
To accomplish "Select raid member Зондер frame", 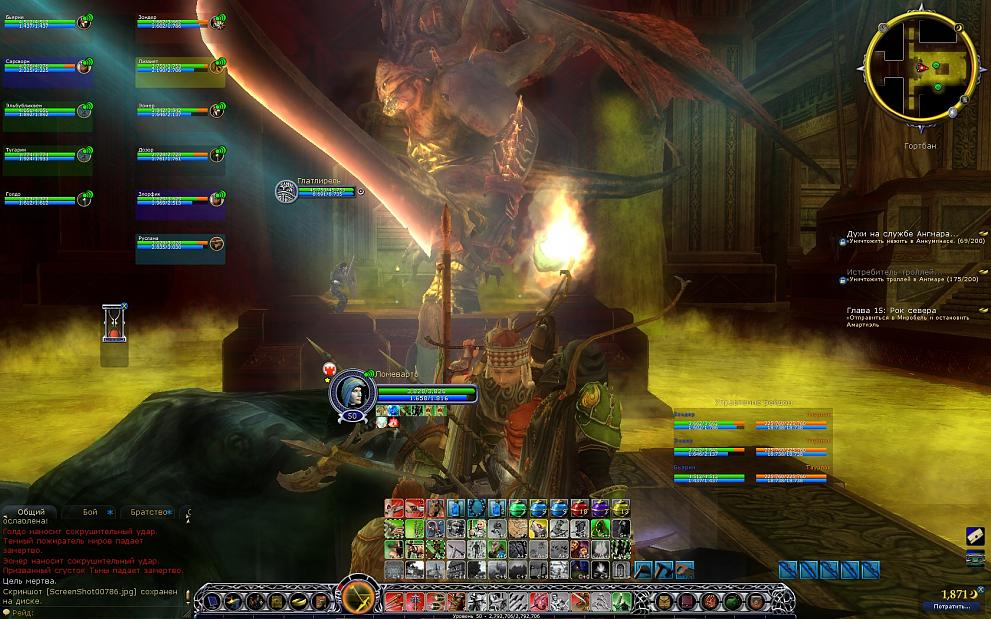I will pyautogui.click(x=180, y=22).
